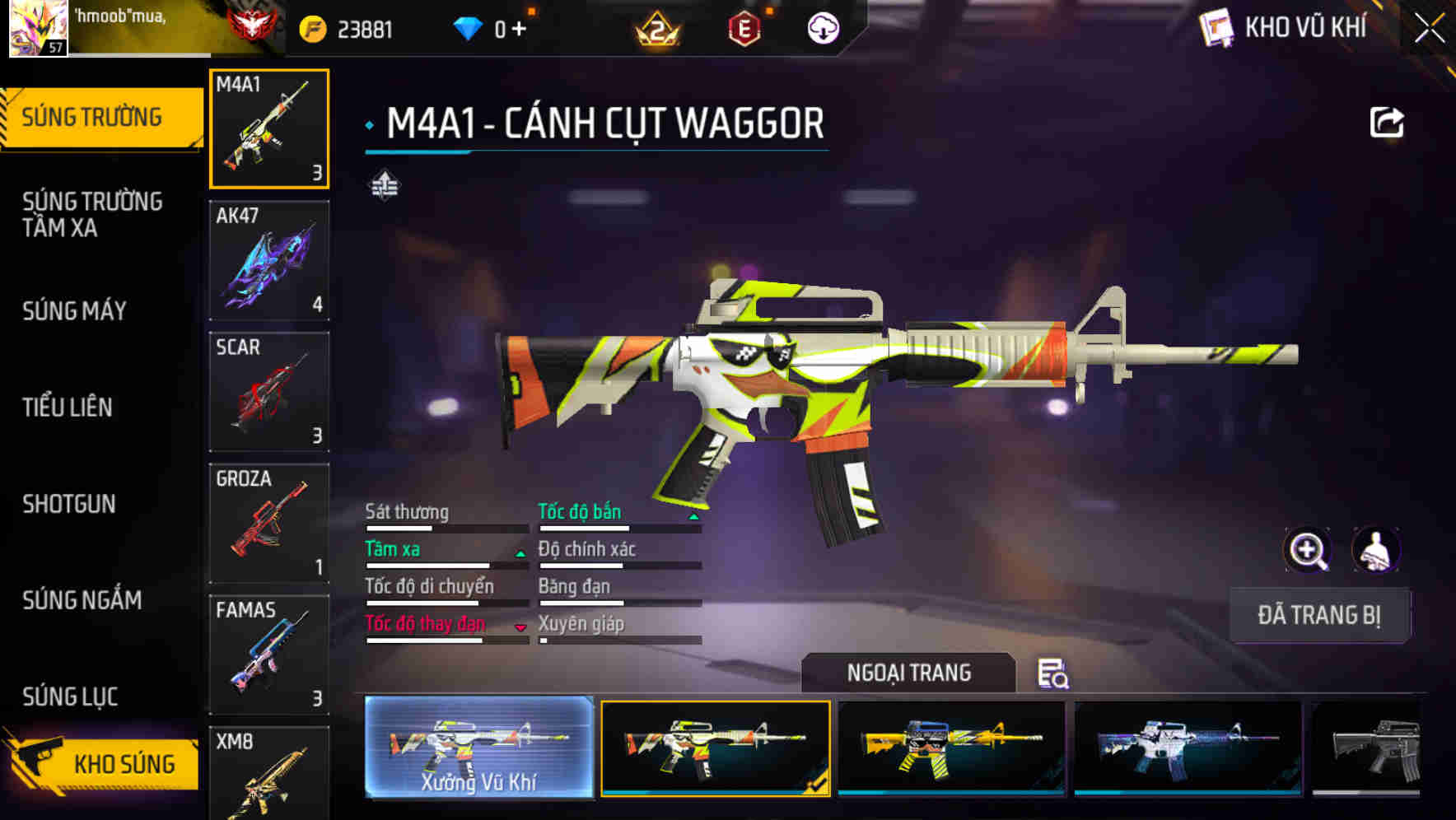The image size is (1456, 820).
Task: Show the Tiểu Liên weapons
Action: point(68,407)
